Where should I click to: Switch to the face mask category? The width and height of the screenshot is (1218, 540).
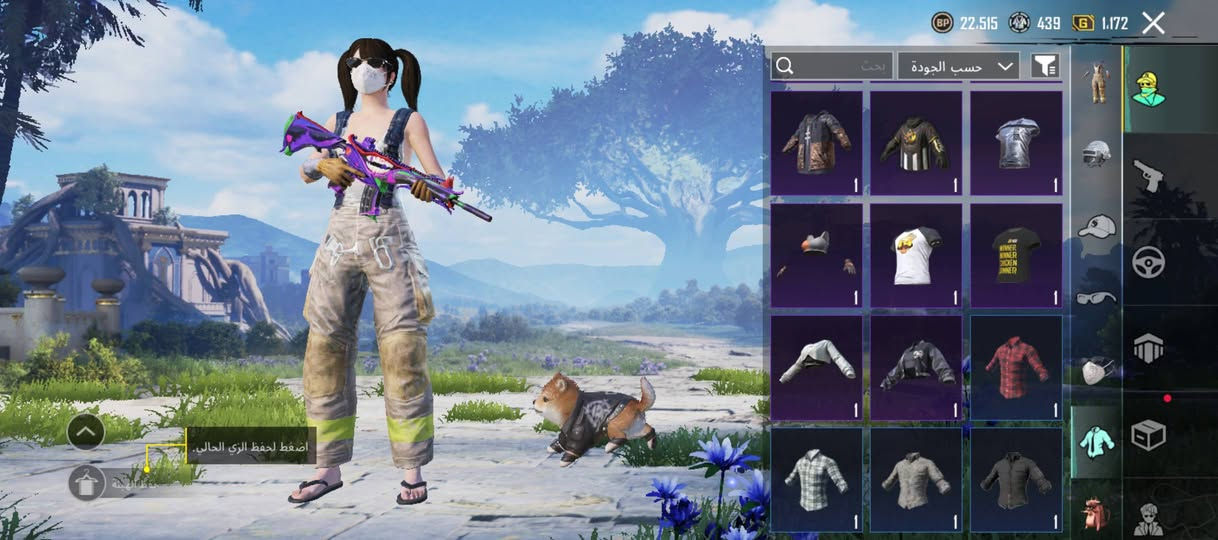pos(1097,370)
